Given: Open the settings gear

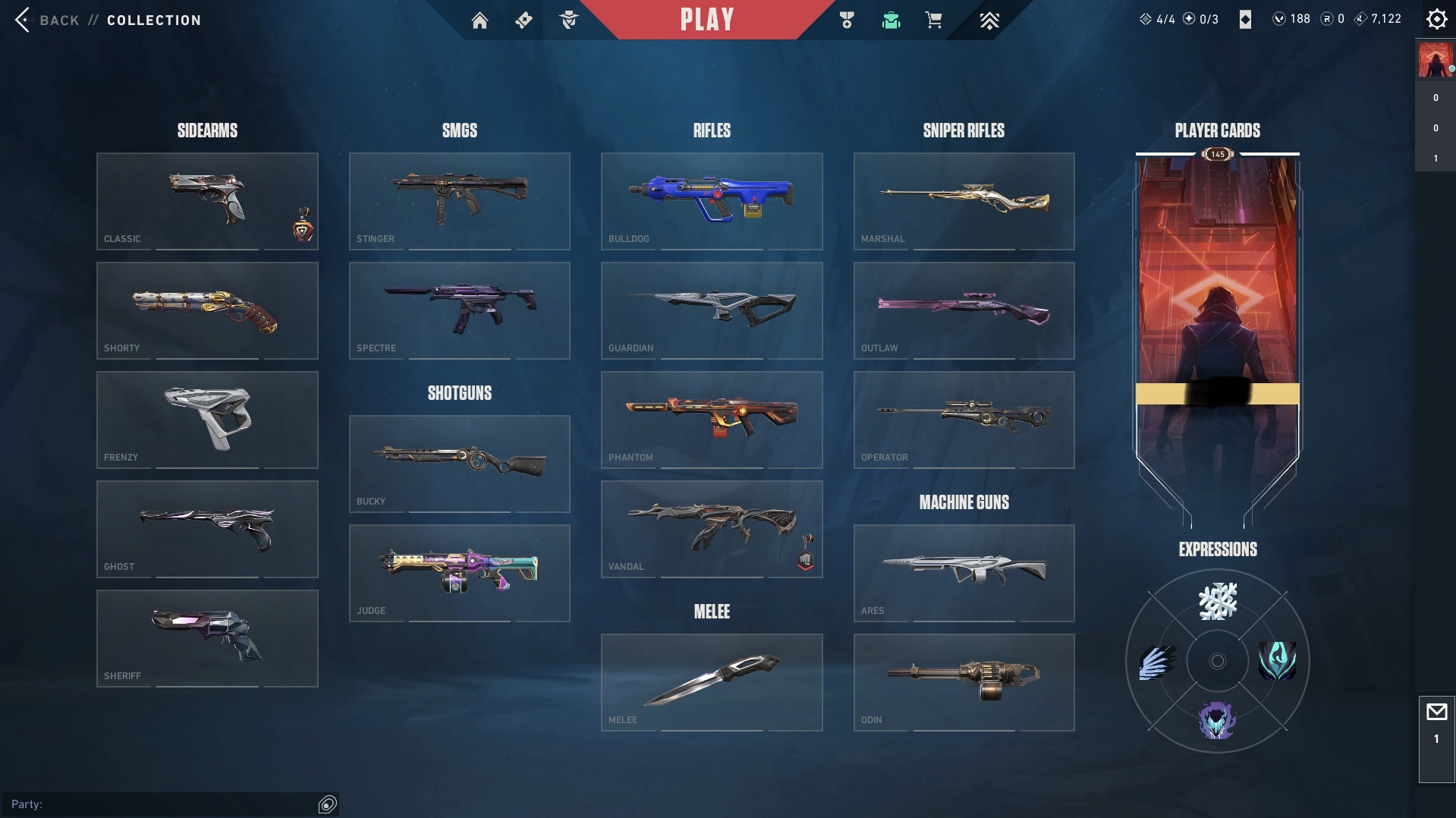Looking at the screenshot, I should [x=1436, y=19].
